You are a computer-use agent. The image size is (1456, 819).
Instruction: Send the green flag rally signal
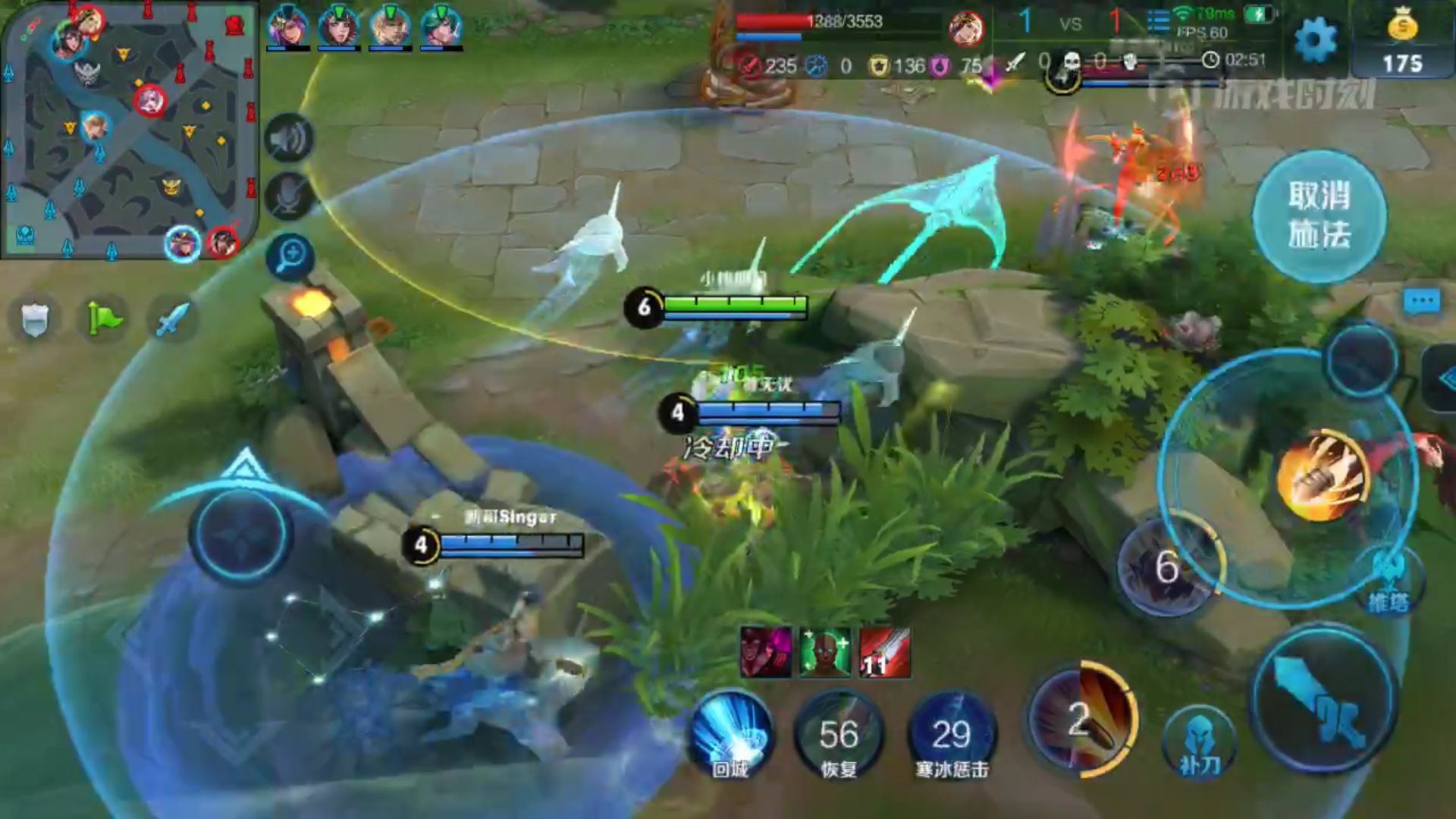(104, 319)
